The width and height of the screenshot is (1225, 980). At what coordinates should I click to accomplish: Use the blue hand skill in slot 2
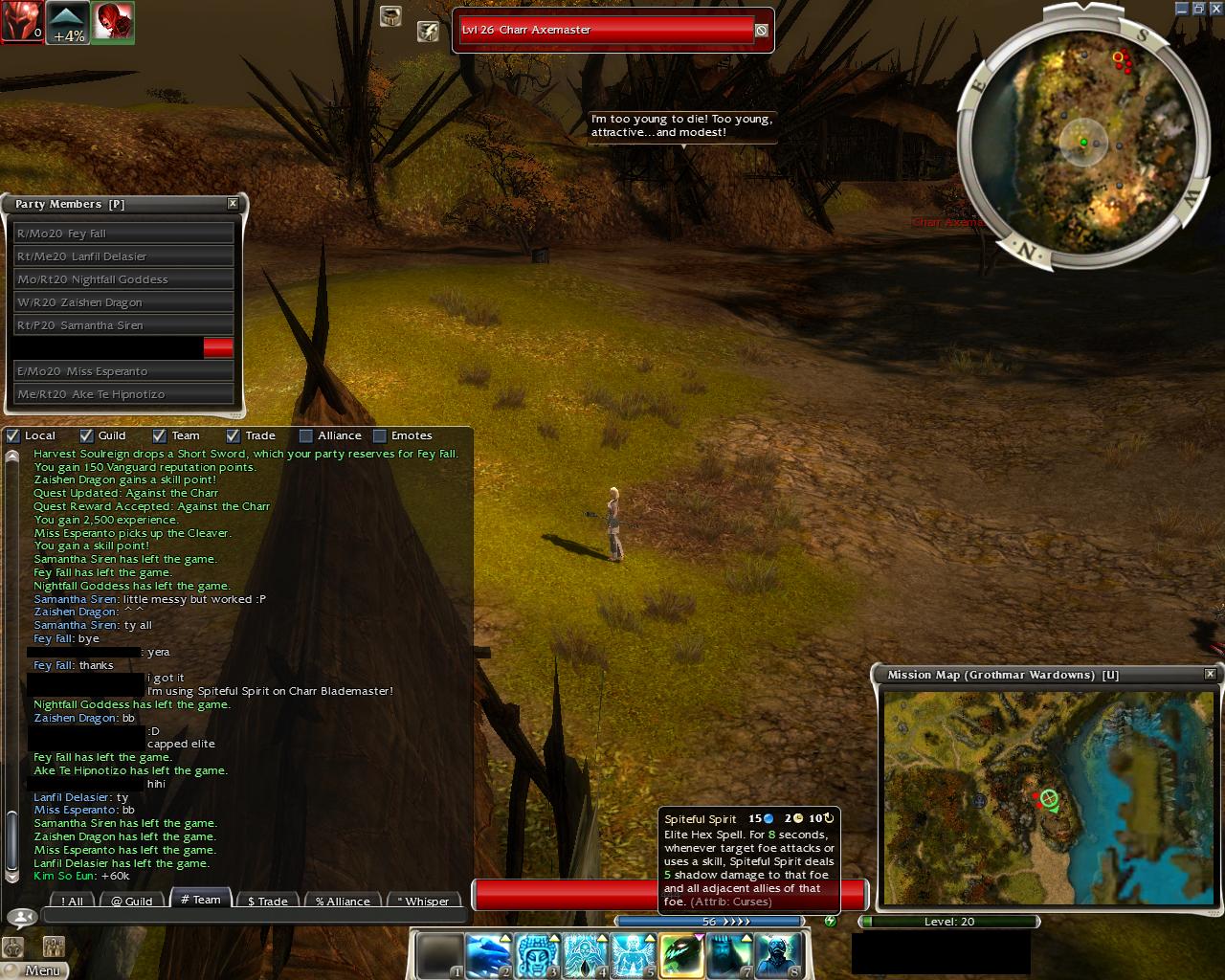pyautogui.click(x=486, y=955)
